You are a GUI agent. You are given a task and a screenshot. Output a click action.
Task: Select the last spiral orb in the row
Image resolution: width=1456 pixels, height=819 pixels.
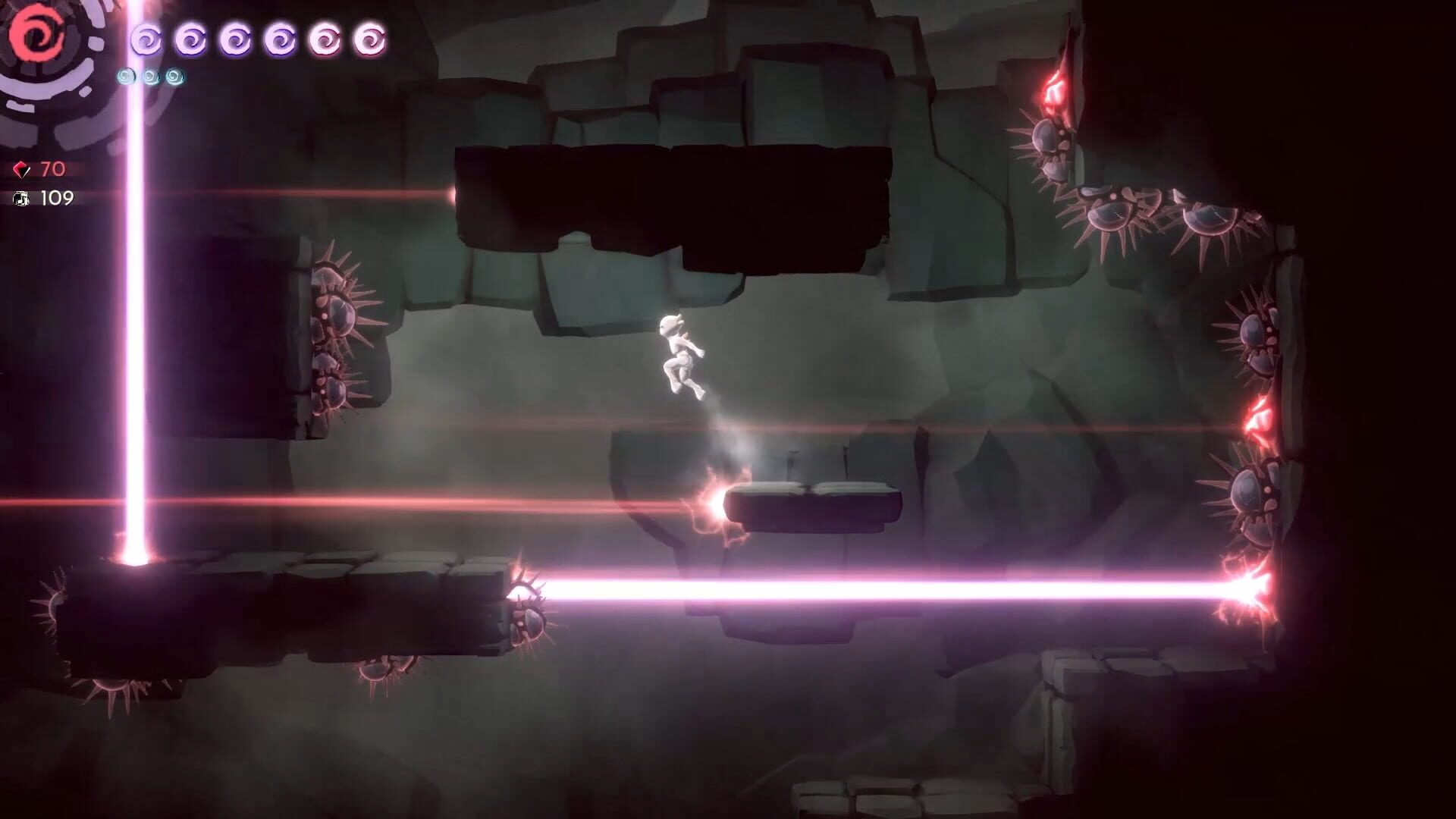pyautogui.click(x=372, y=39)
